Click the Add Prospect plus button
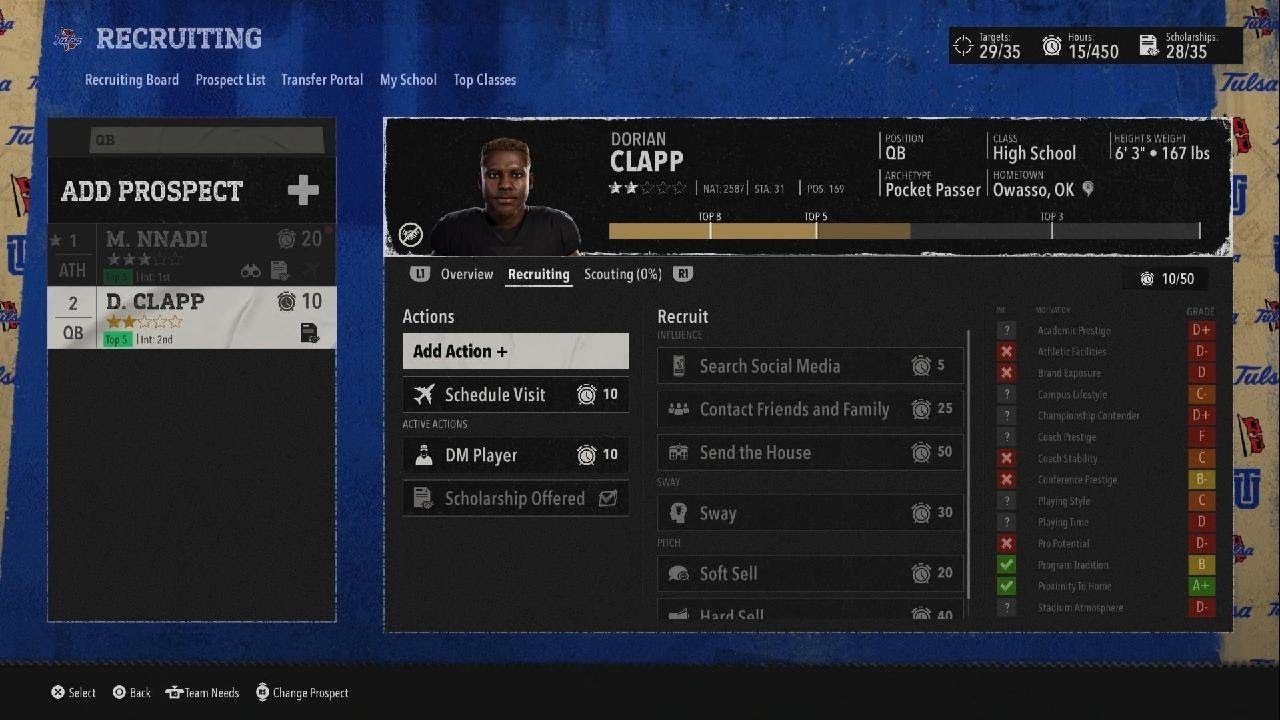Viewport: 1280px width, 720px height. tap(303, 190)
